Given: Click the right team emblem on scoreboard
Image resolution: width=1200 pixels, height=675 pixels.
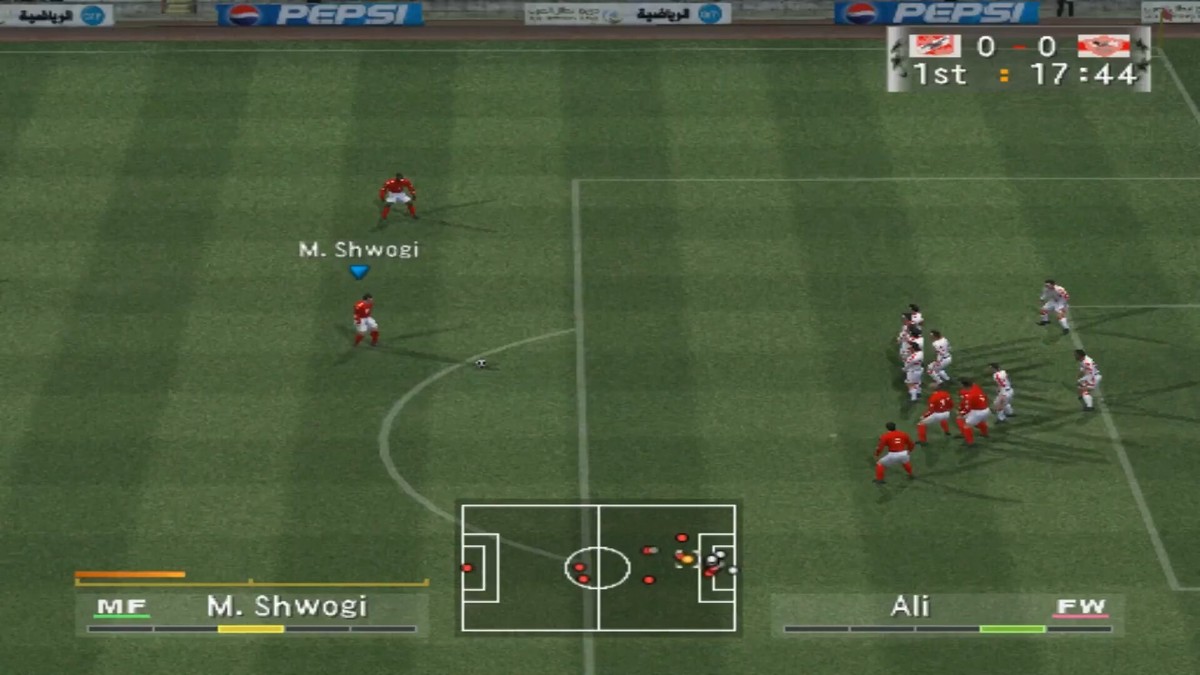Looking at the screenshot, I should 1104,46.
